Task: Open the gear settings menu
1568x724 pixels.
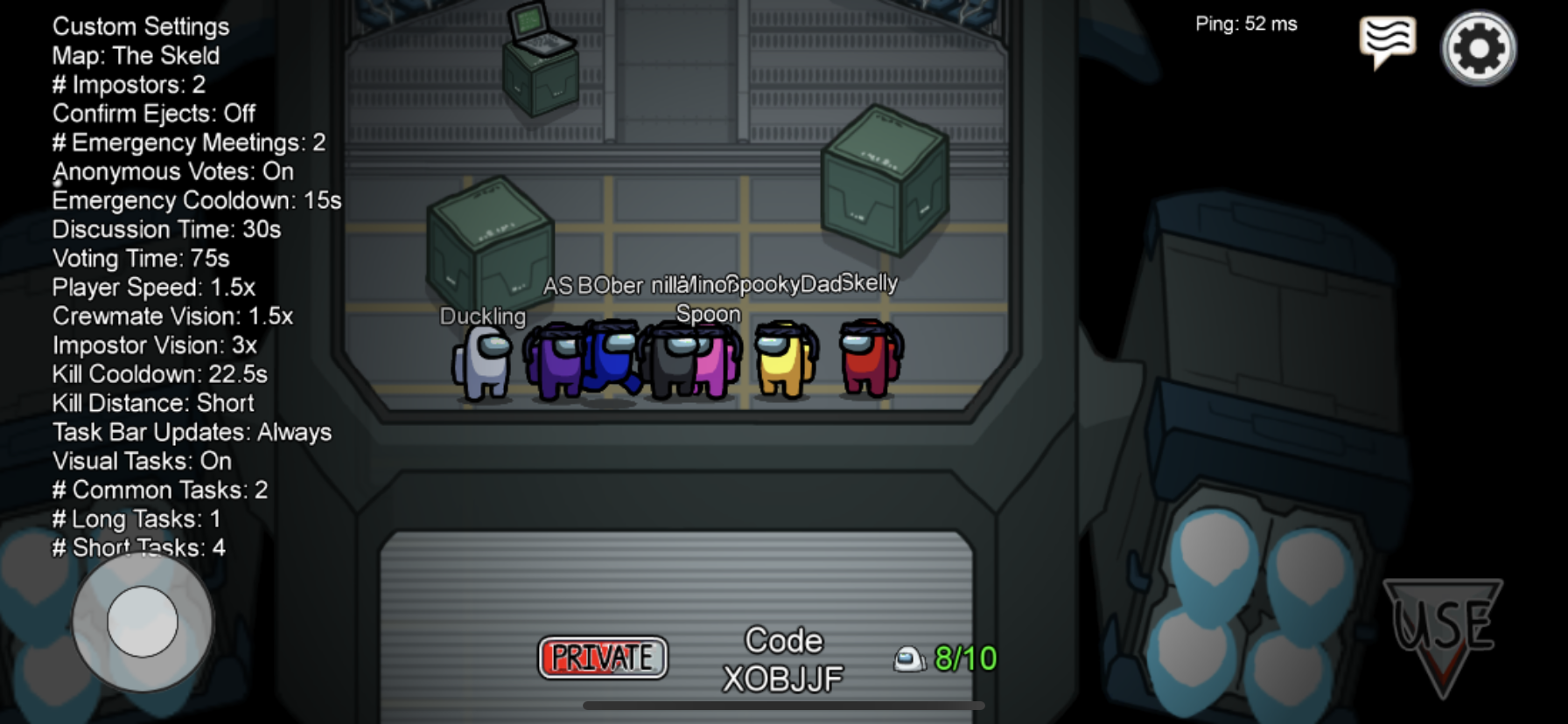Action: pyautogui.click(x=1478, y=48)
